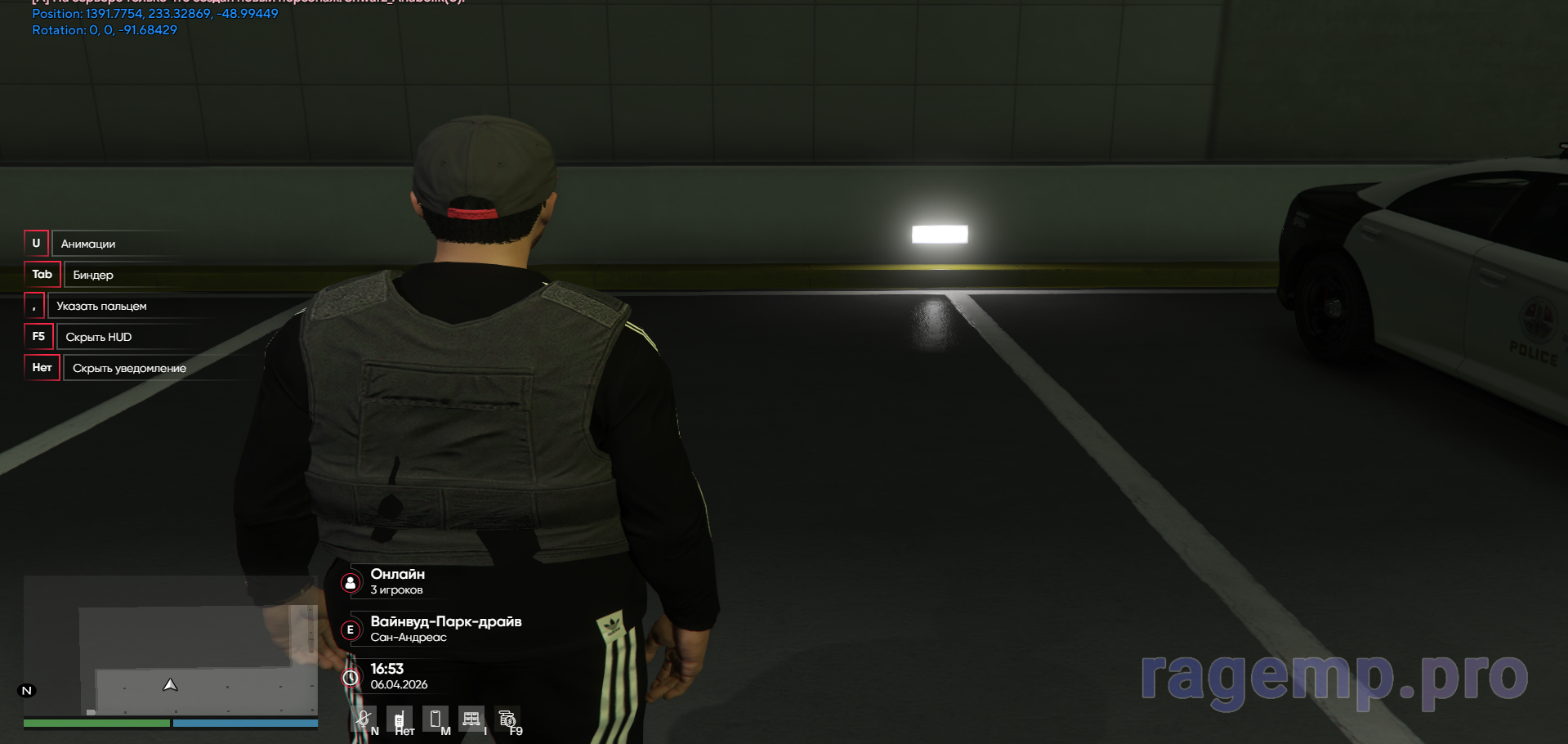Open the walkie-talkie radio icon
The height and width of the screenshot is (744, 1568).
click(399, 719)
